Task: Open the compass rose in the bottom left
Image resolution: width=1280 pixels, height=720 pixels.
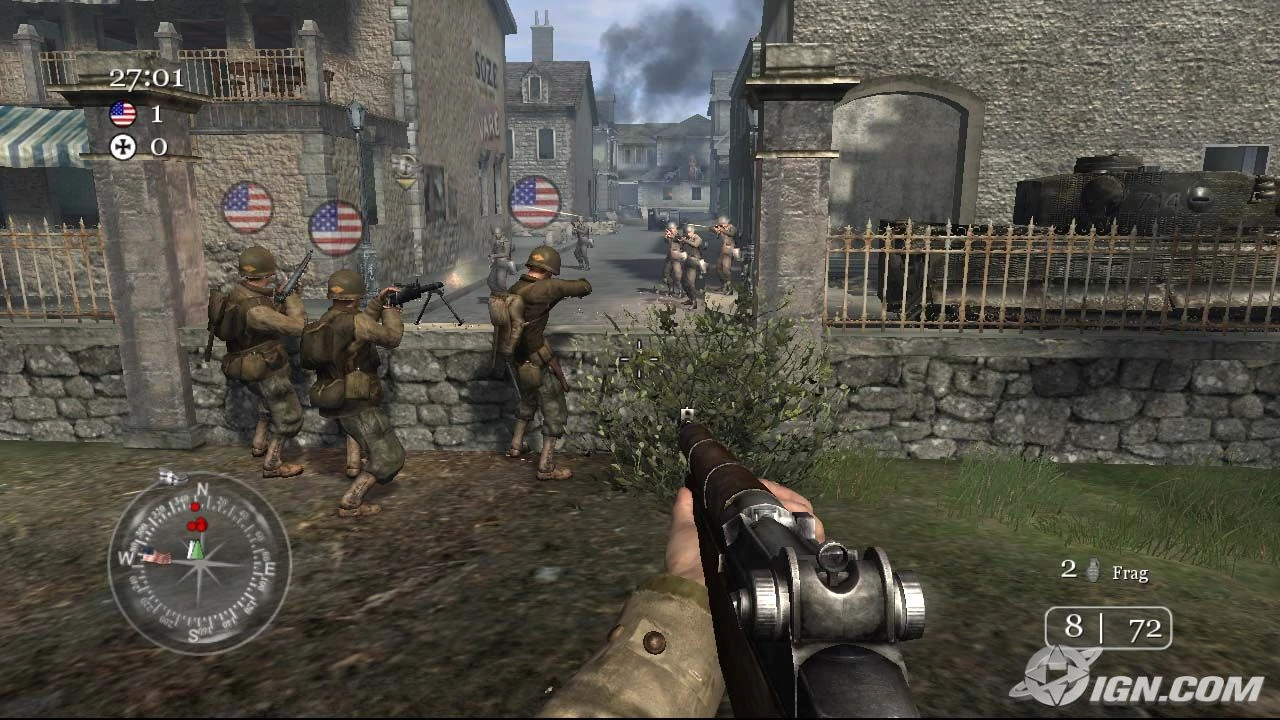Action: pos(200,570)
